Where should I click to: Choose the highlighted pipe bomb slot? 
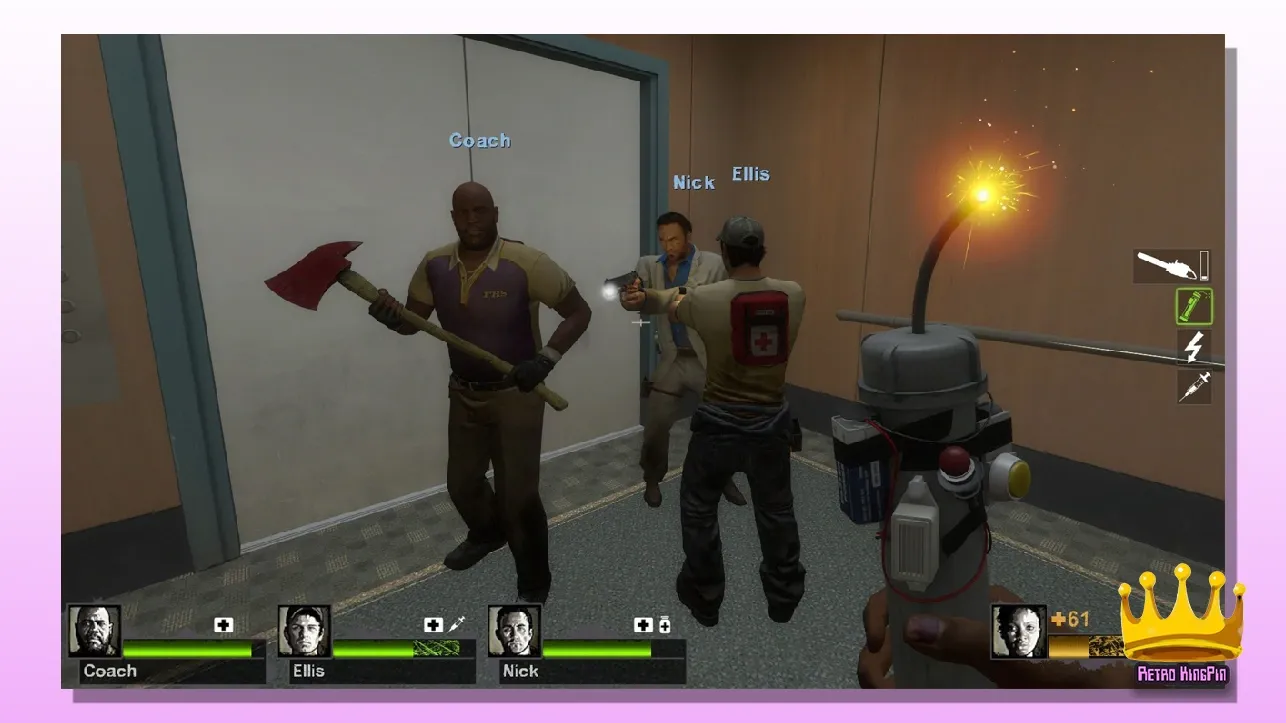click(1194, 307)
